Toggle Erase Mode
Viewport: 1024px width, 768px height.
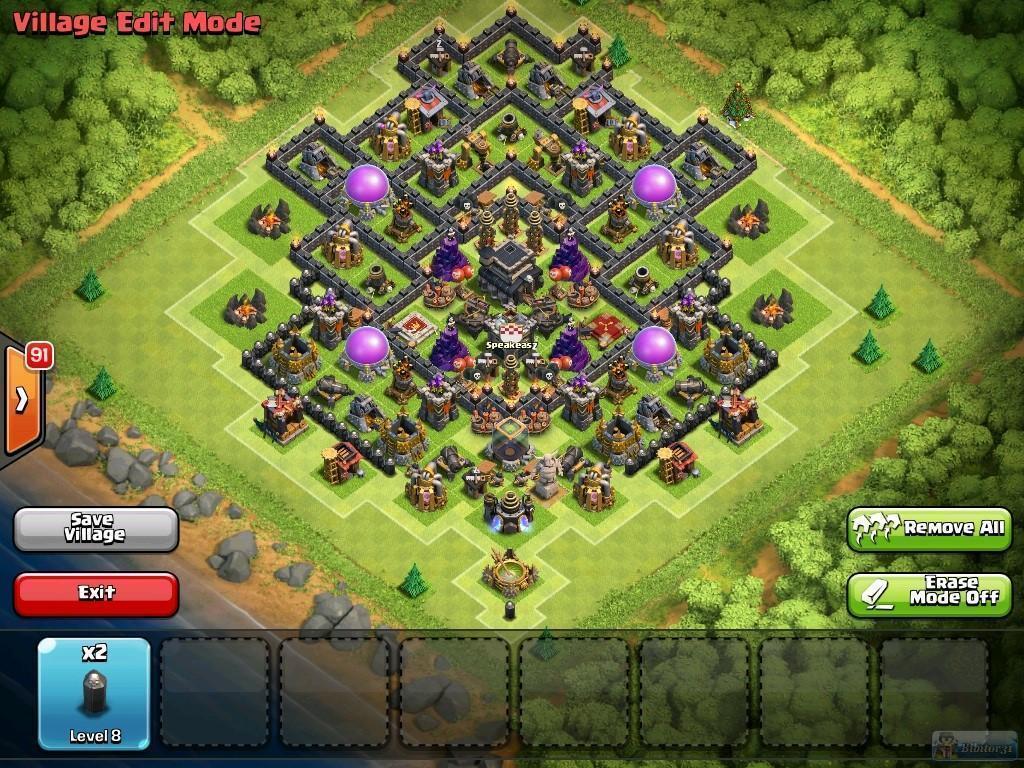(x=929, y=593)
